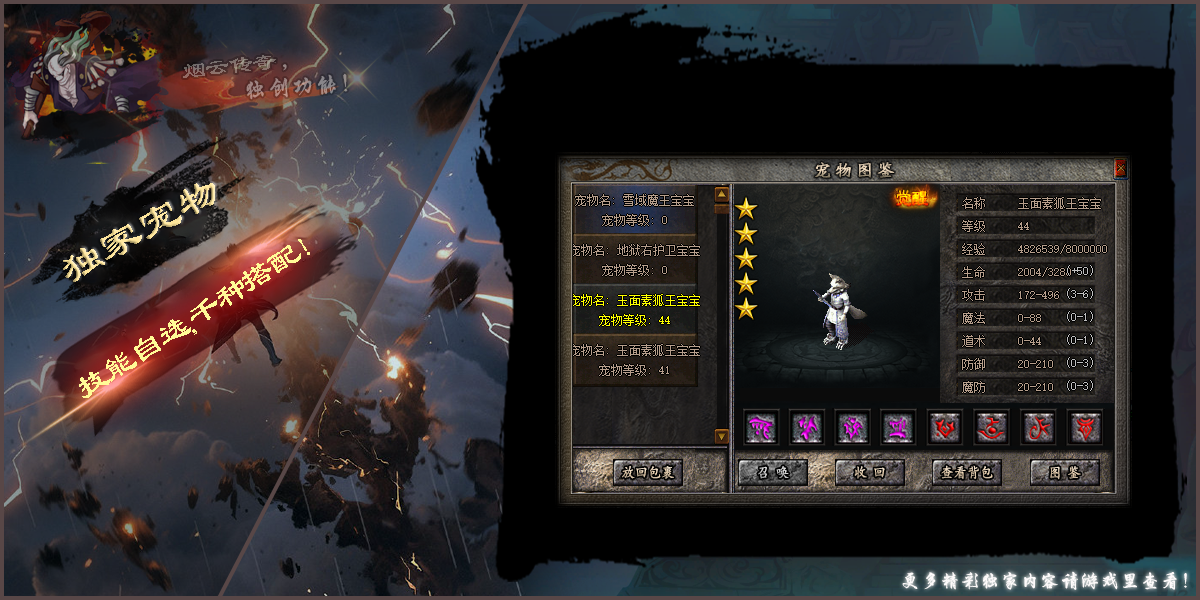Click the 放回包裹 button

coord(648,472)
